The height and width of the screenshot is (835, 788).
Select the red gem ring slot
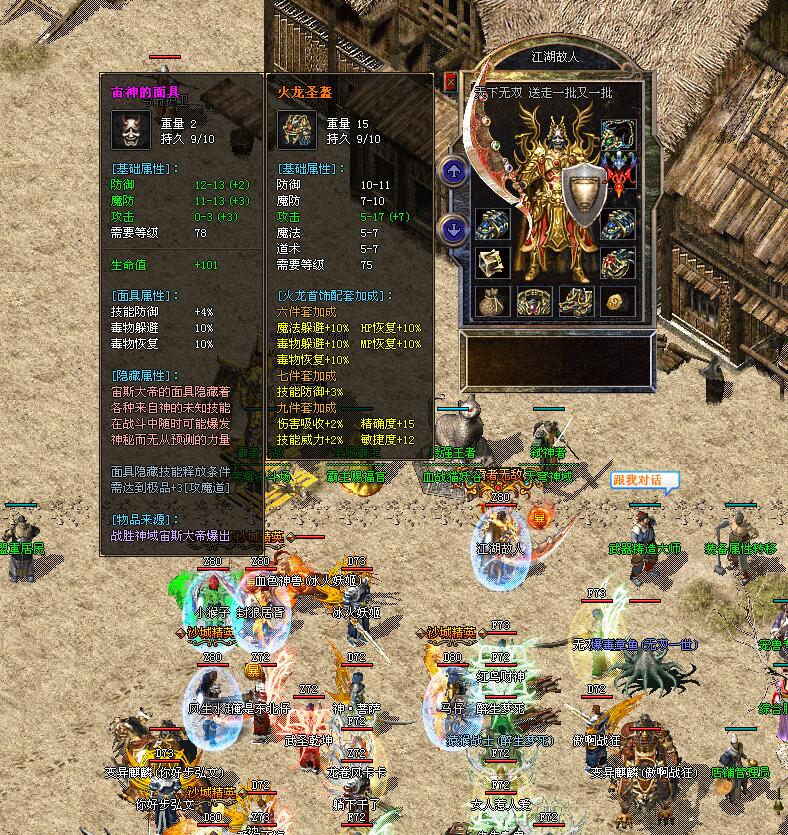tap(618, 262)
